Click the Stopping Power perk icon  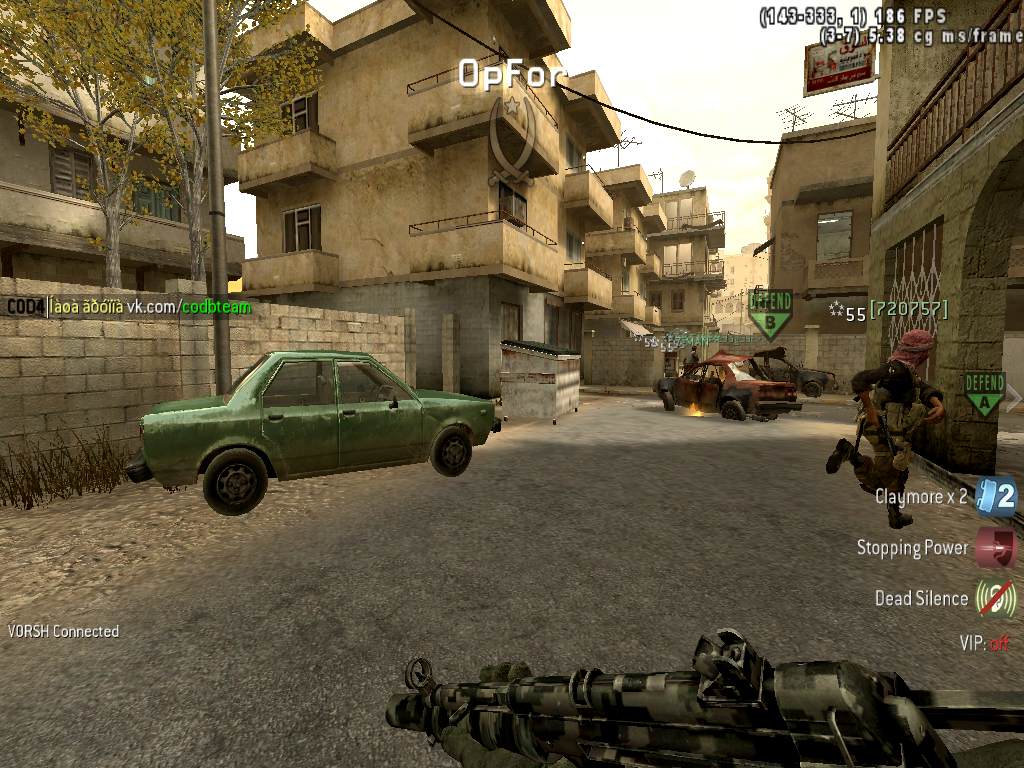pyautogui.click(x=996, y=548)
